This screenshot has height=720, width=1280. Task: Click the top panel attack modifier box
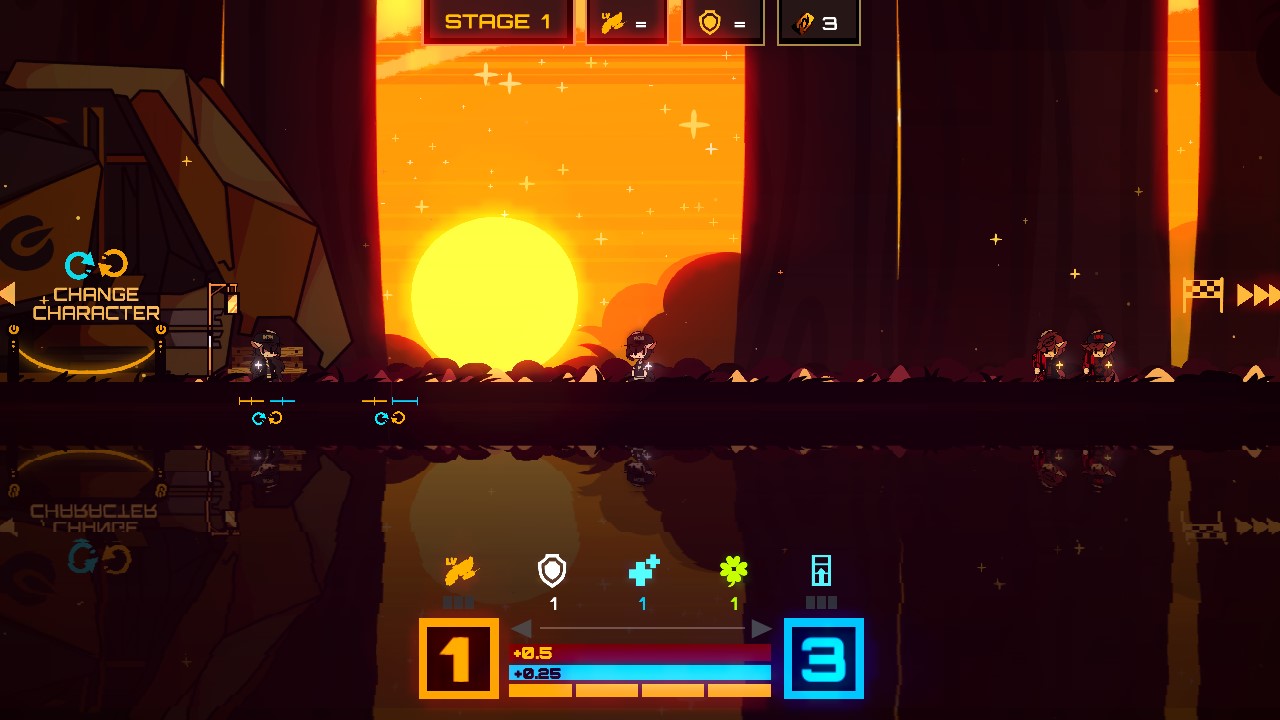[626, 22]
